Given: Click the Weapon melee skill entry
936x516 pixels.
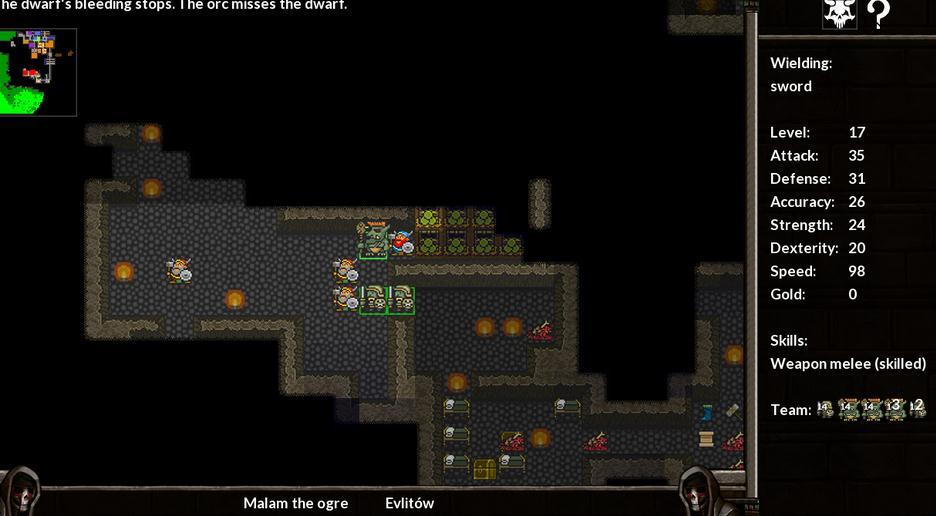Looking at the screenshot, I should point(847,363).
